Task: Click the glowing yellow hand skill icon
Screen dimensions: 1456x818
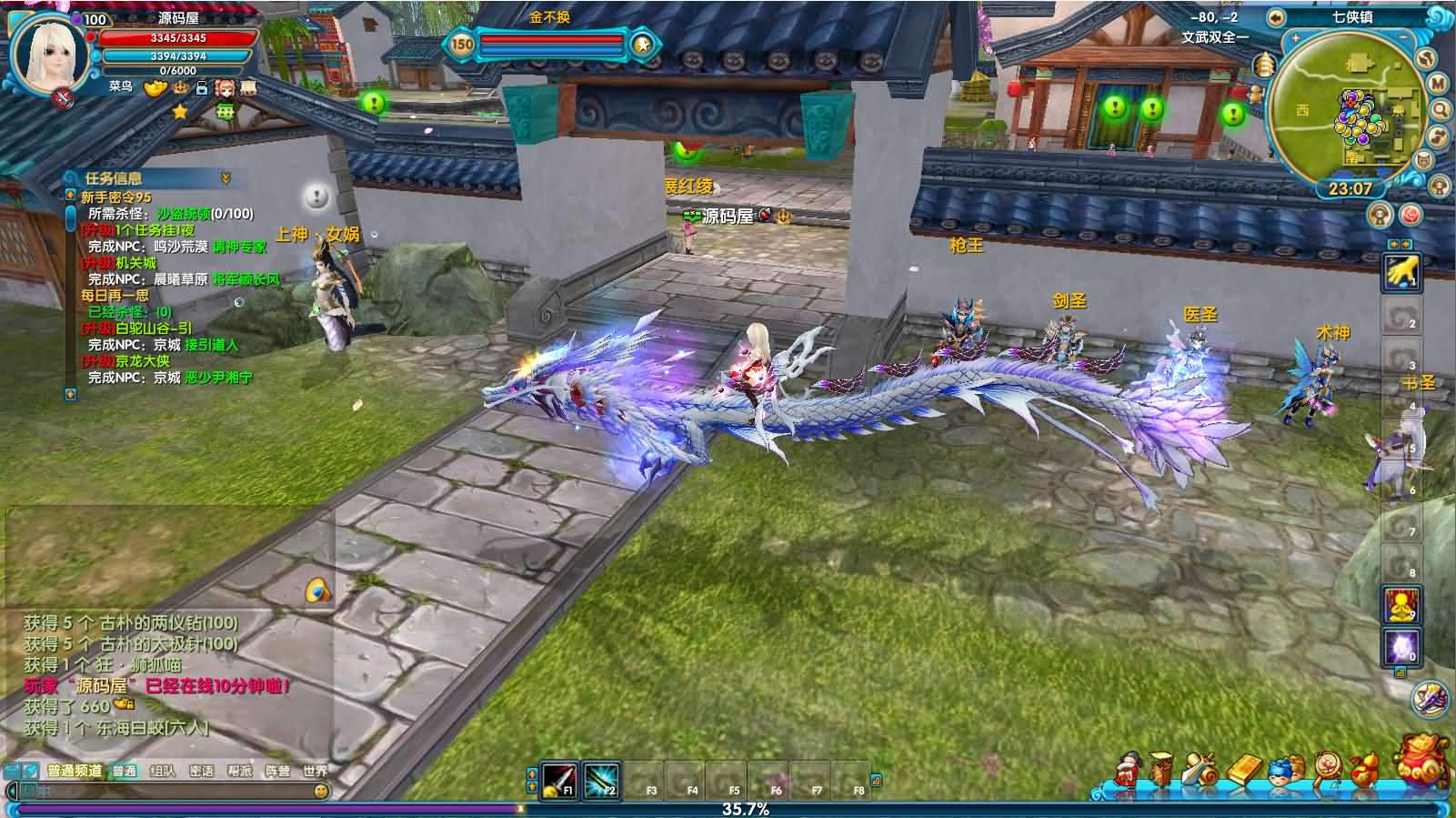Action: tap(1401, 271)
